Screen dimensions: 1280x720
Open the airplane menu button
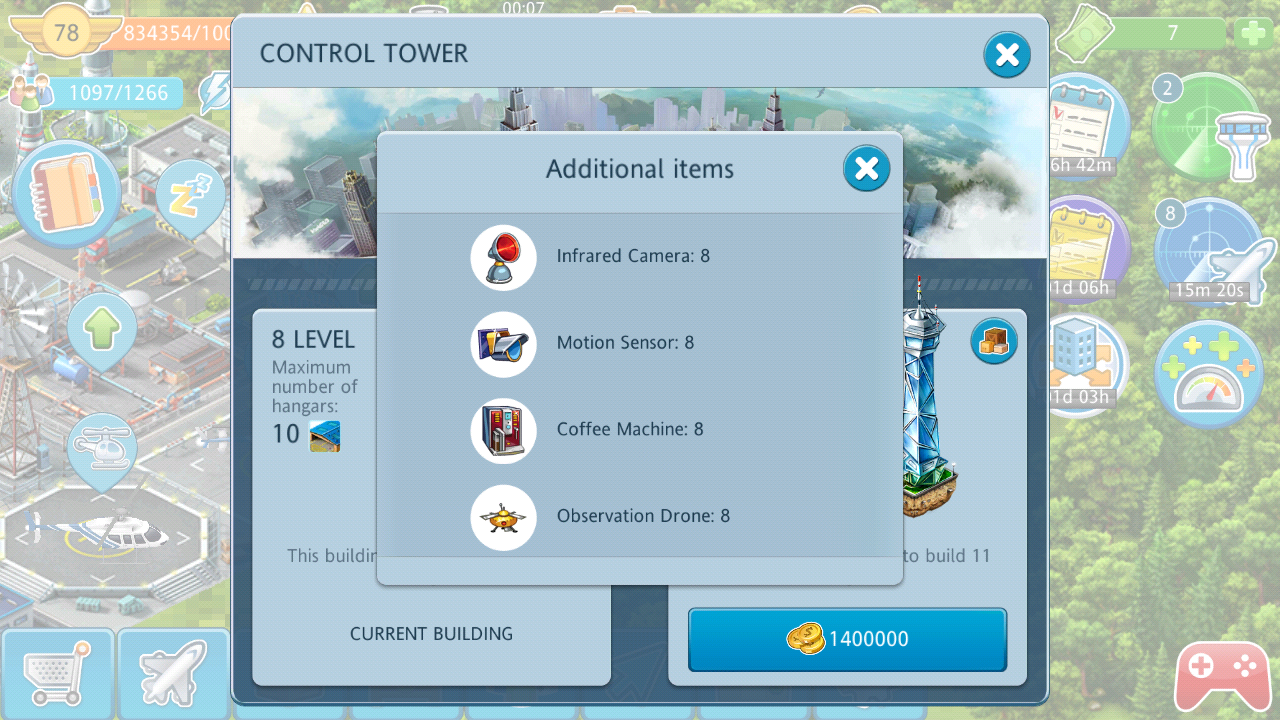coord(173,675)
